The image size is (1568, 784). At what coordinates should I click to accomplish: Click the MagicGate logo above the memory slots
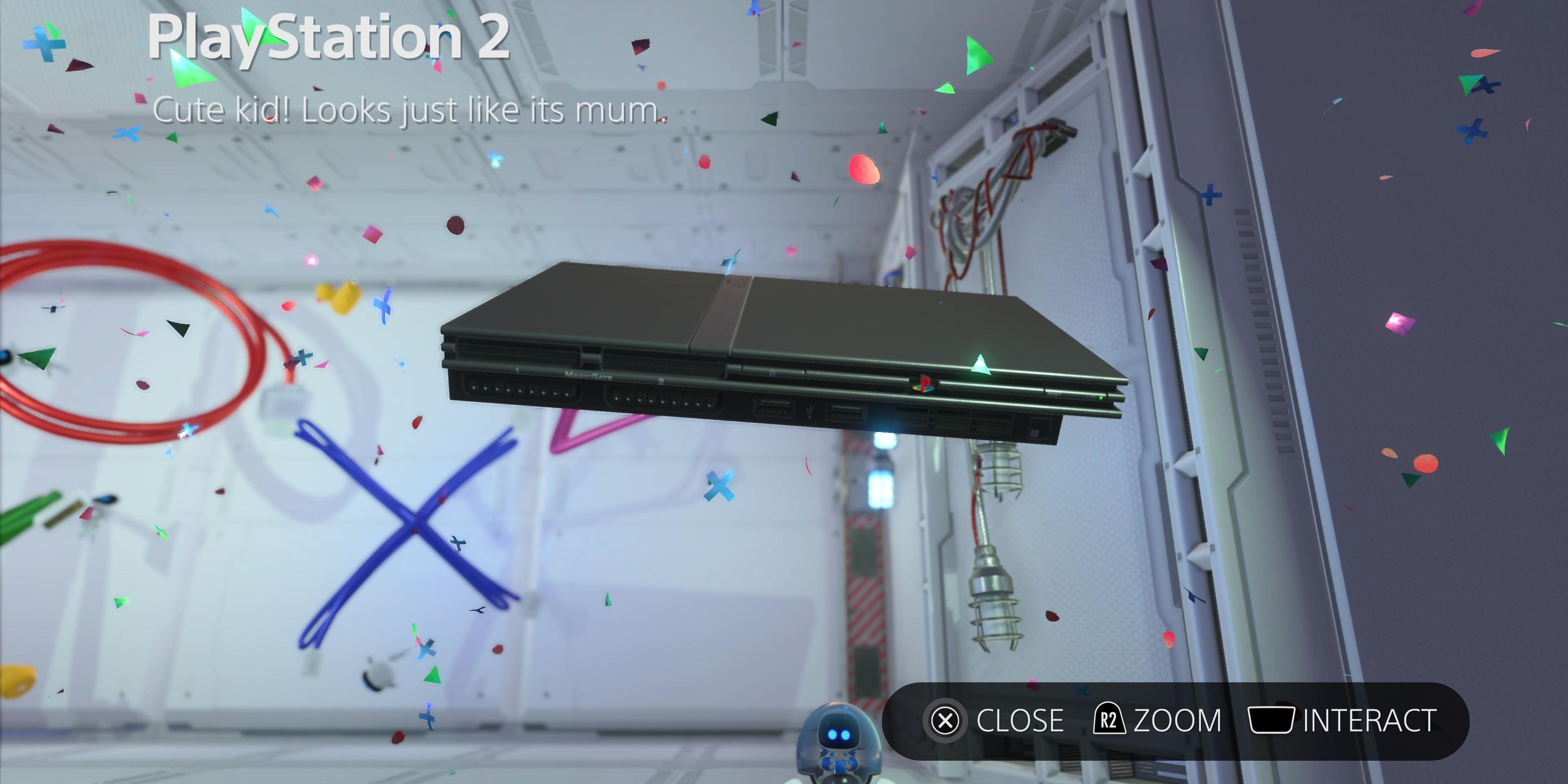click(588, 376)
